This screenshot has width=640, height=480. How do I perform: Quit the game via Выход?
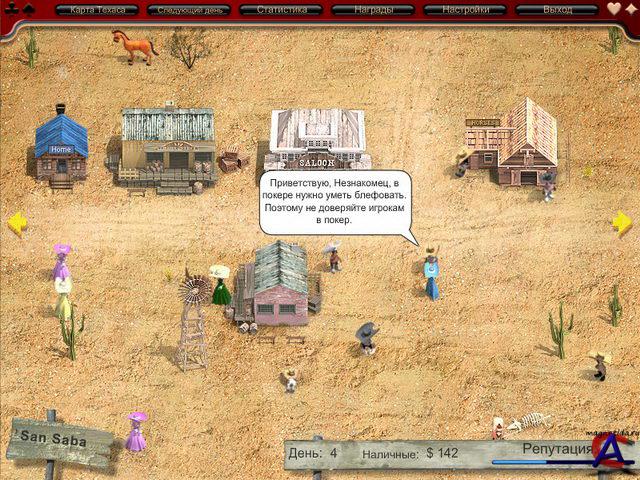(557, 10)
